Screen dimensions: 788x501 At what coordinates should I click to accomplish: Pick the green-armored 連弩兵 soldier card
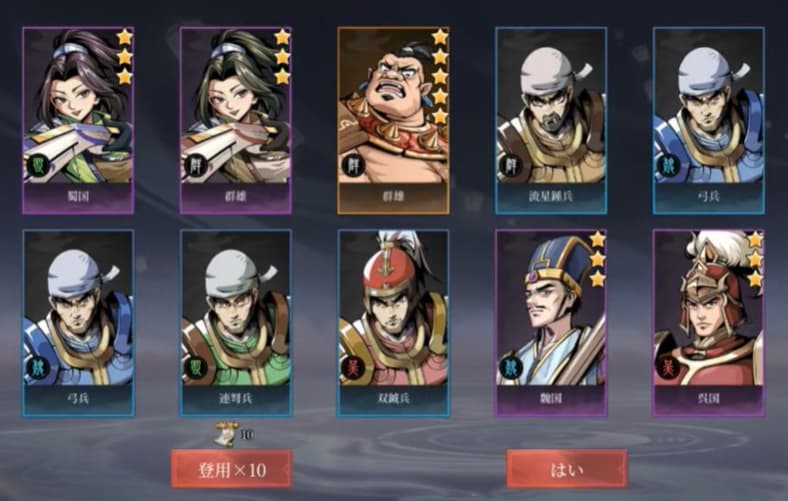pos(235,322)
